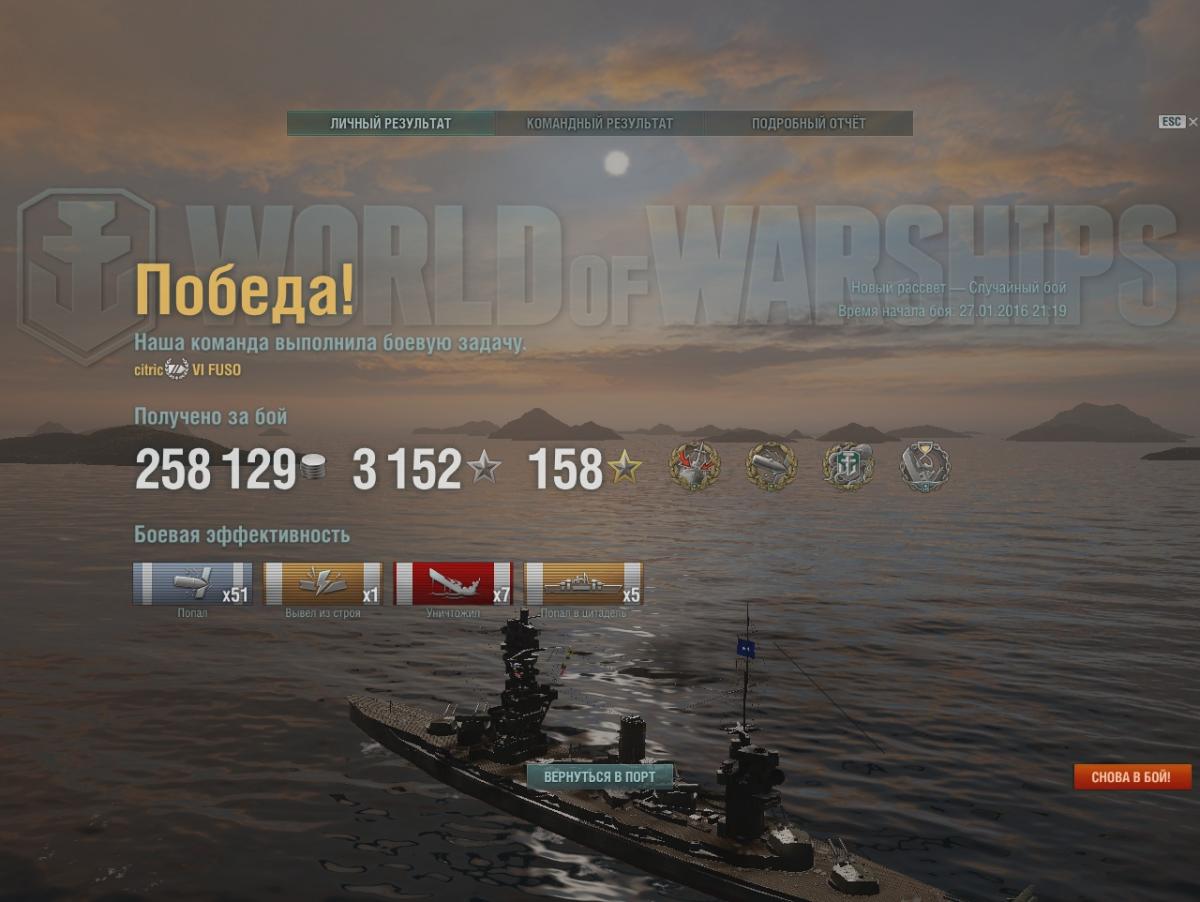Show the silver hourglass achievement medal
Image resolution: width=1200 pixels, height=902 pixels.
click(924, 467)
